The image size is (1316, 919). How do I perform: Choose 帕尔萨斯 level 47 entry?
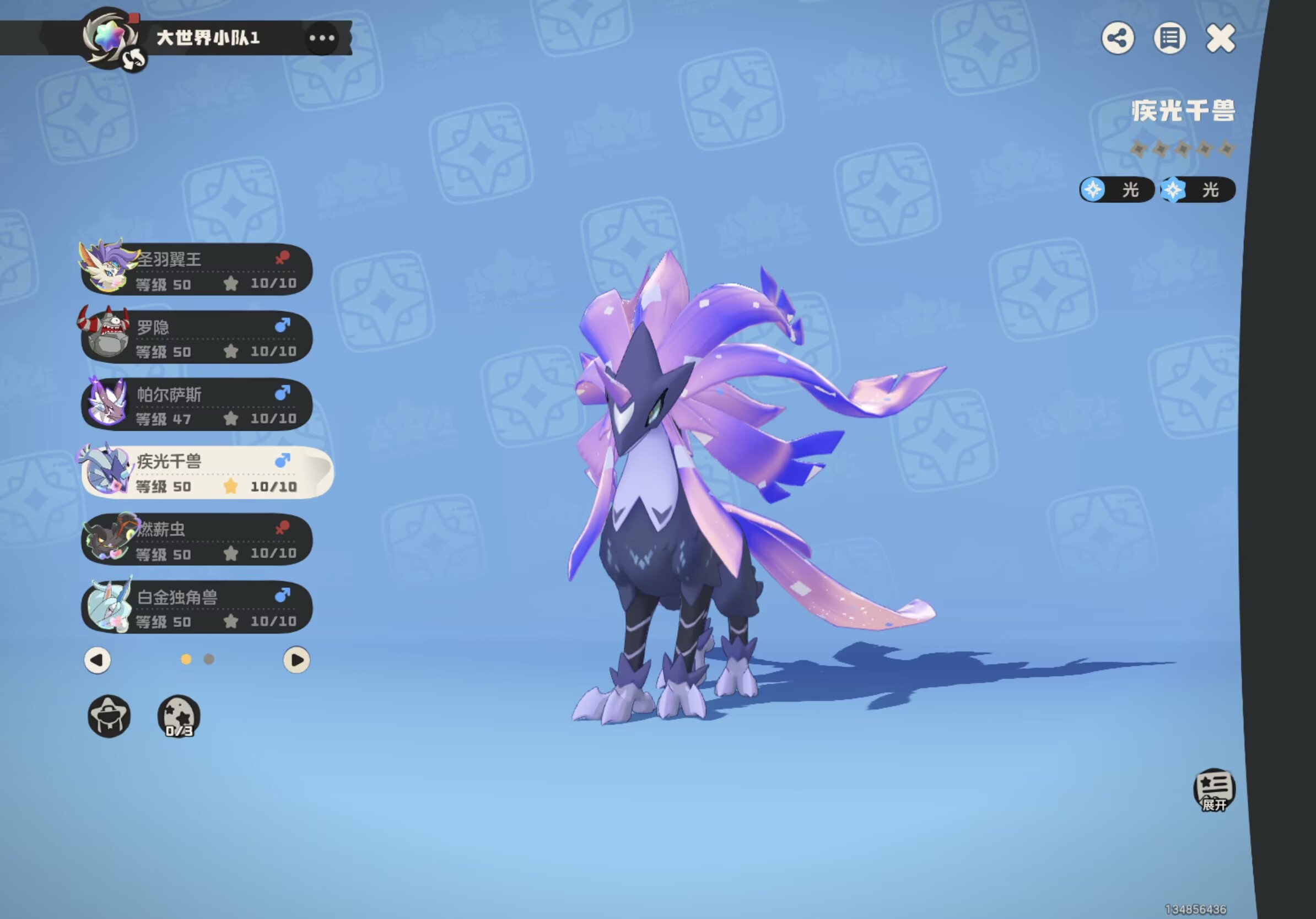coord(197,405)
